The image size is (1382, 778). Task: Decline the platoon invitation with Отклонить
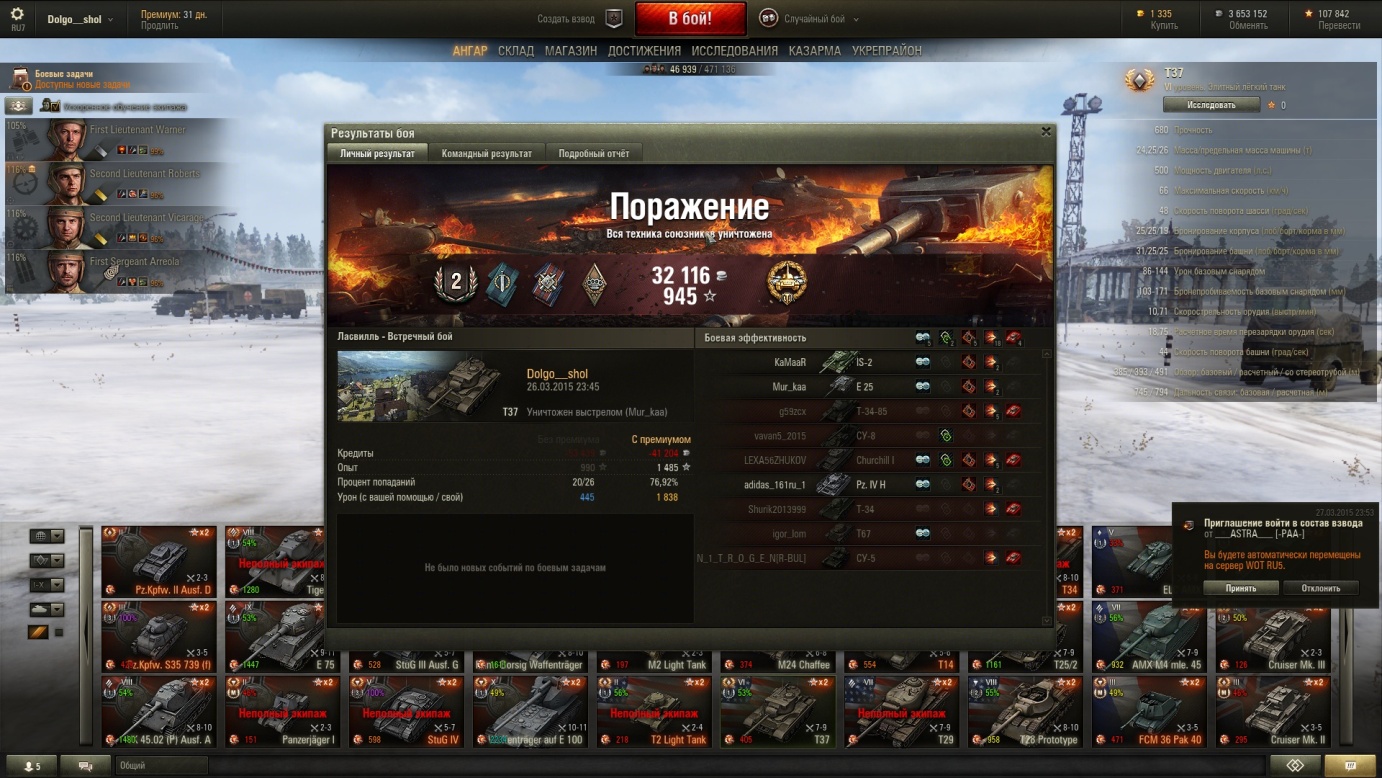click(x=1320, y=588)
